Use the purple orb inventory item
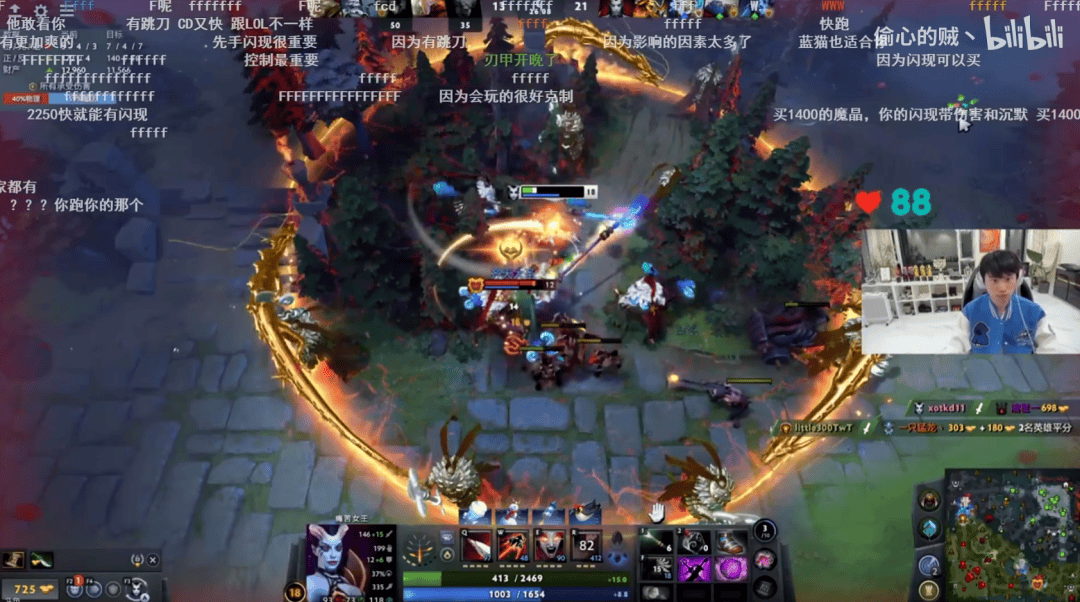 [730, 569]
